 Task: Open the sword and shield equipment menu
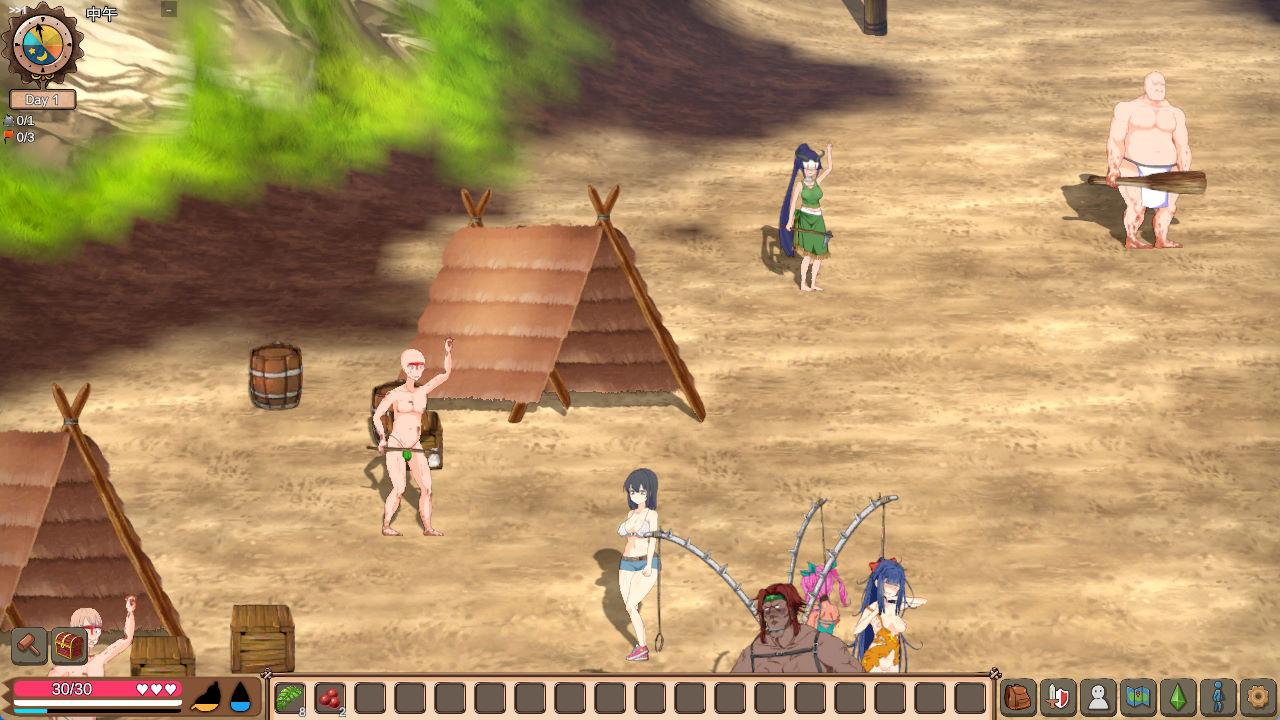[x=1058, y=697]
